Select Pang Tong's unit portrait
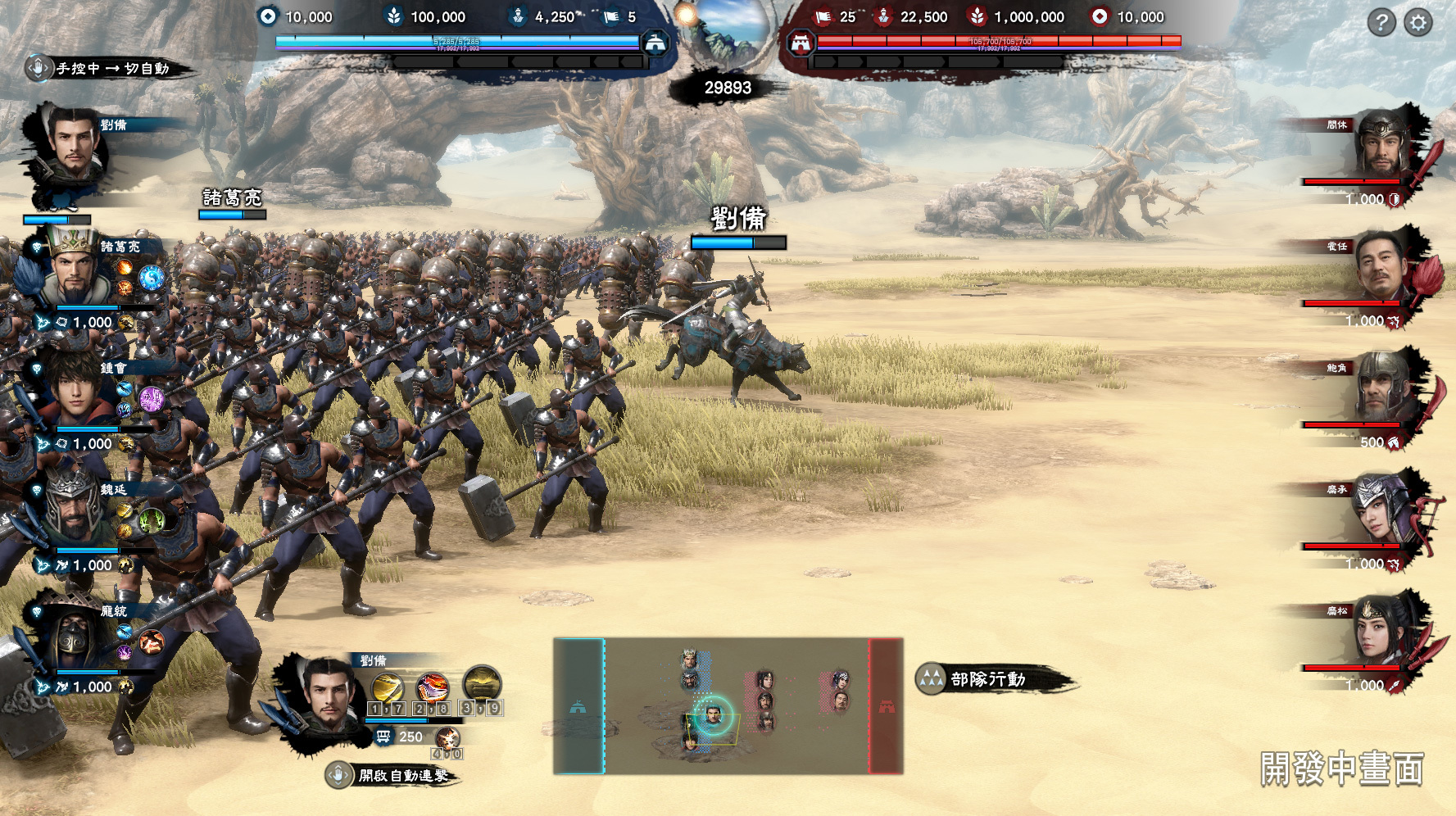This screenshot has width=1456, height=816. [74, 635]
